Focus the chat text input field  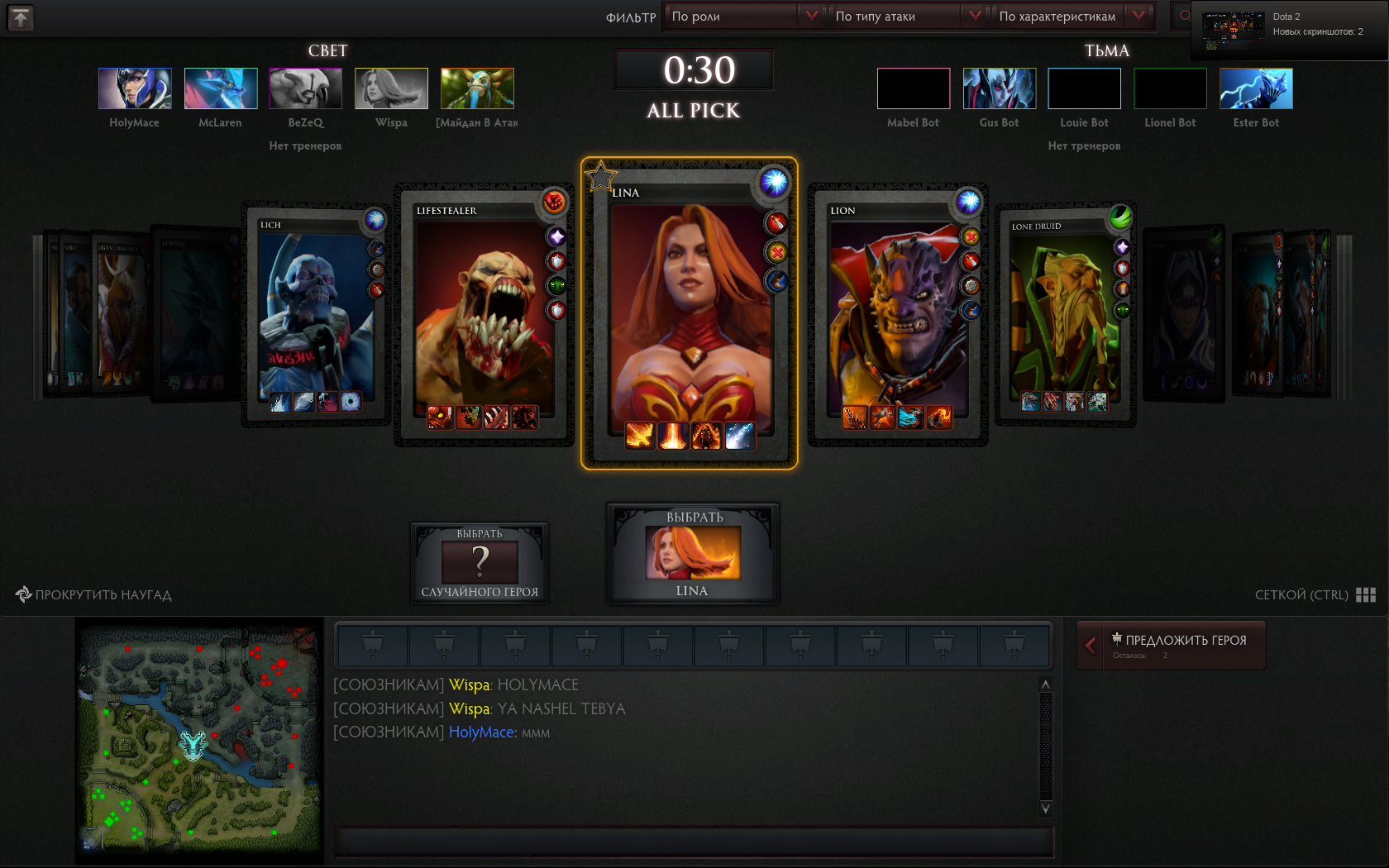tap(693, 842)
